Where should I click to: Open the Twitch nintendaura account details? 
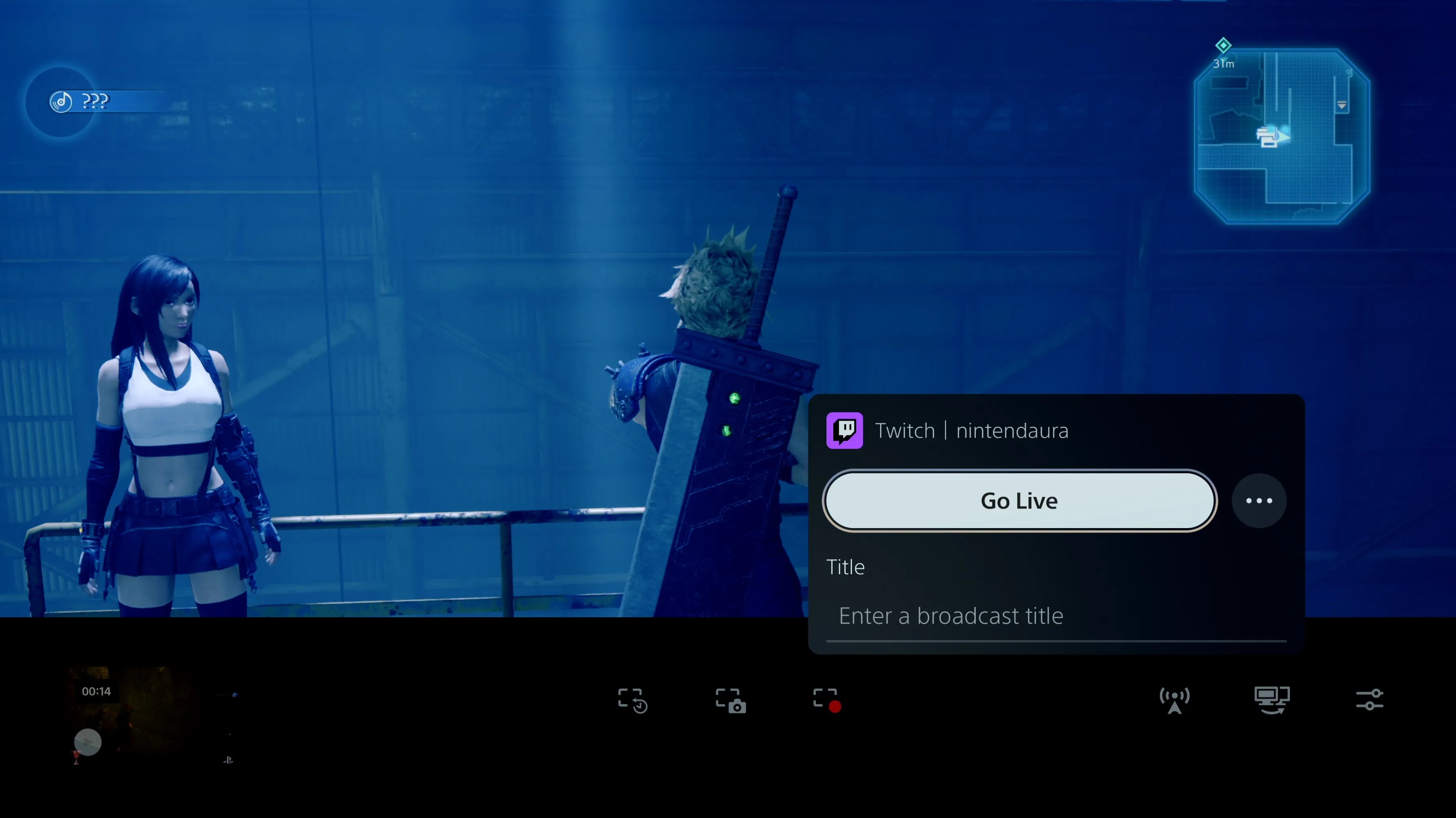coord(972,430)
